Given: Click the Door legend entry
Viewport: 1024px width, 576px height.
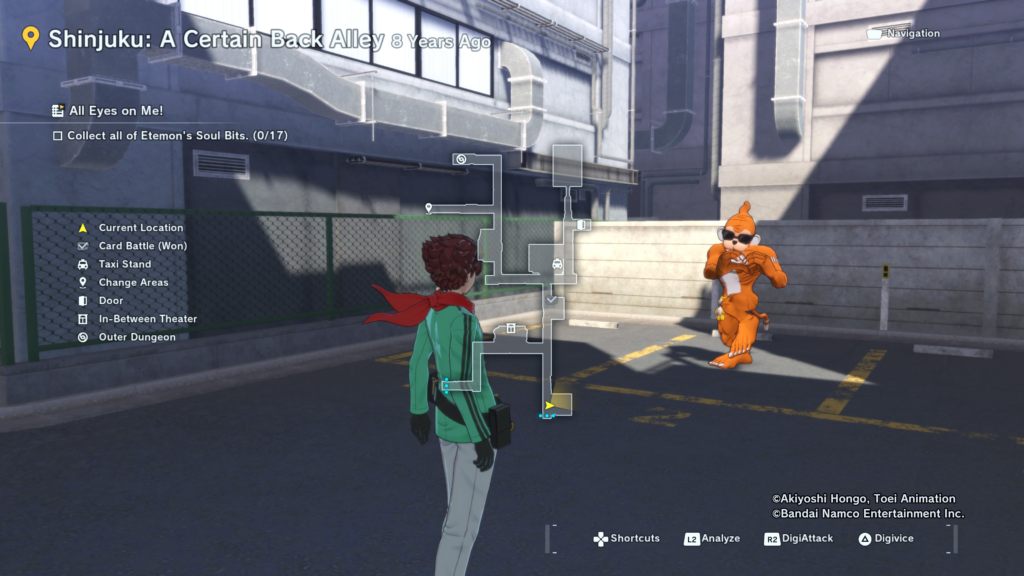Looking at the screenshot, I should [111, 301].
